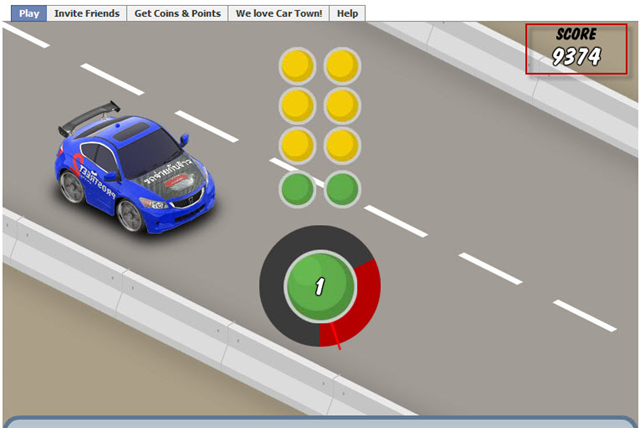Select the We love Car Town! tab

point(279,13)
